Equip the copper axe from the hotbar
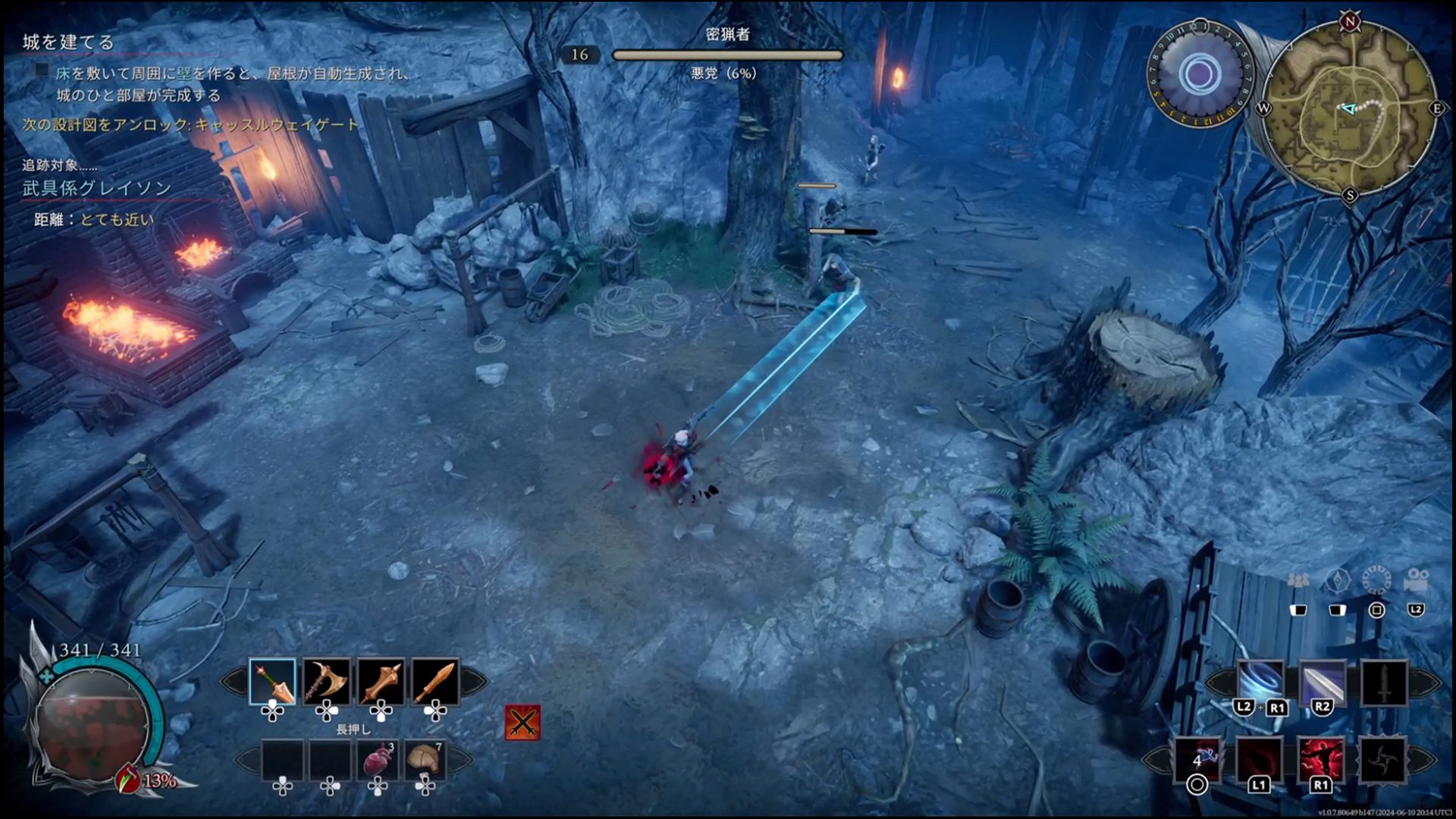1456x819 pixels. click(x=327, y=681)
